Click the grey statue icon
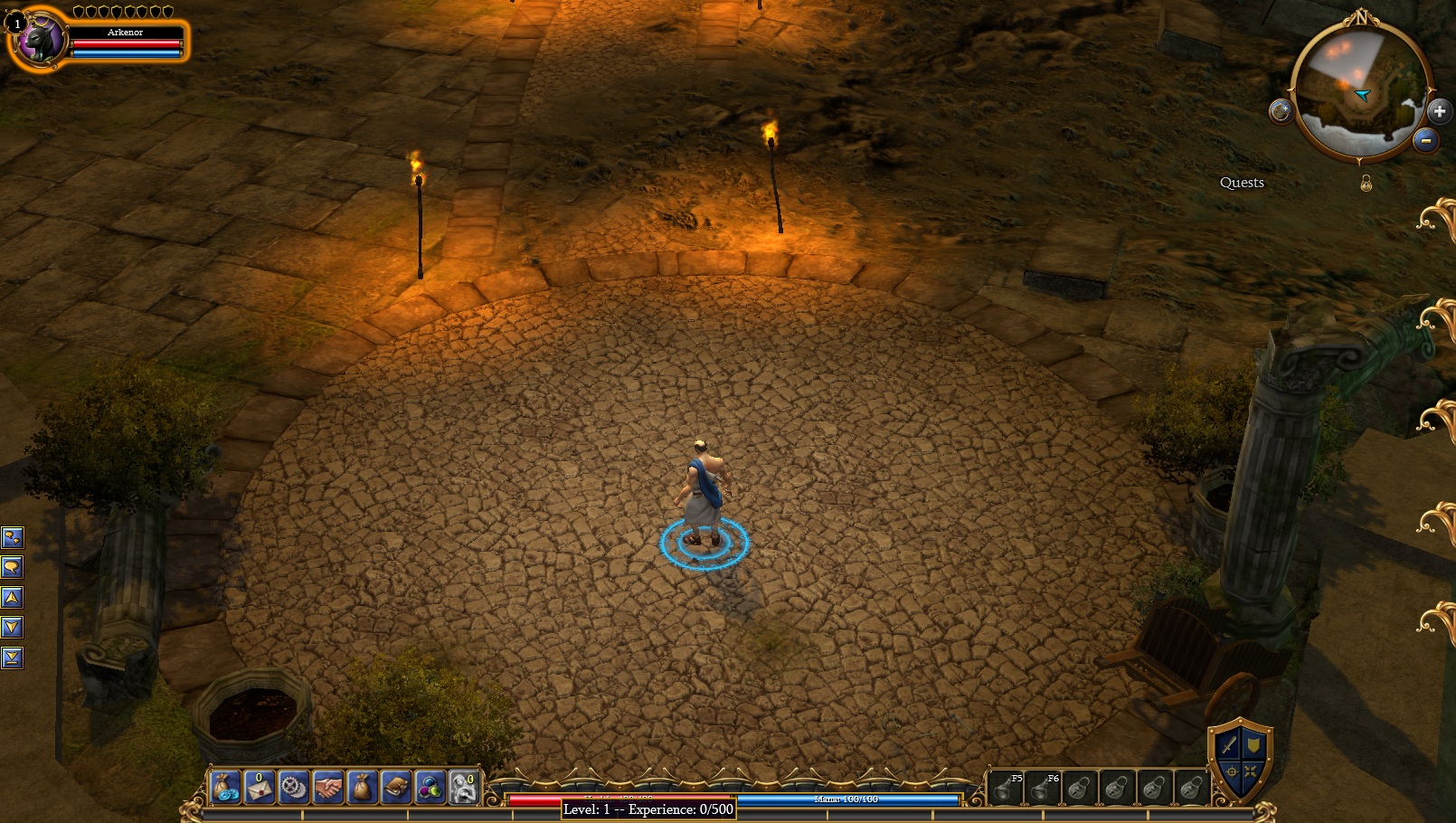Image resolution: width=1456 pixels, height=823 pixels. [x=464, y=787]
